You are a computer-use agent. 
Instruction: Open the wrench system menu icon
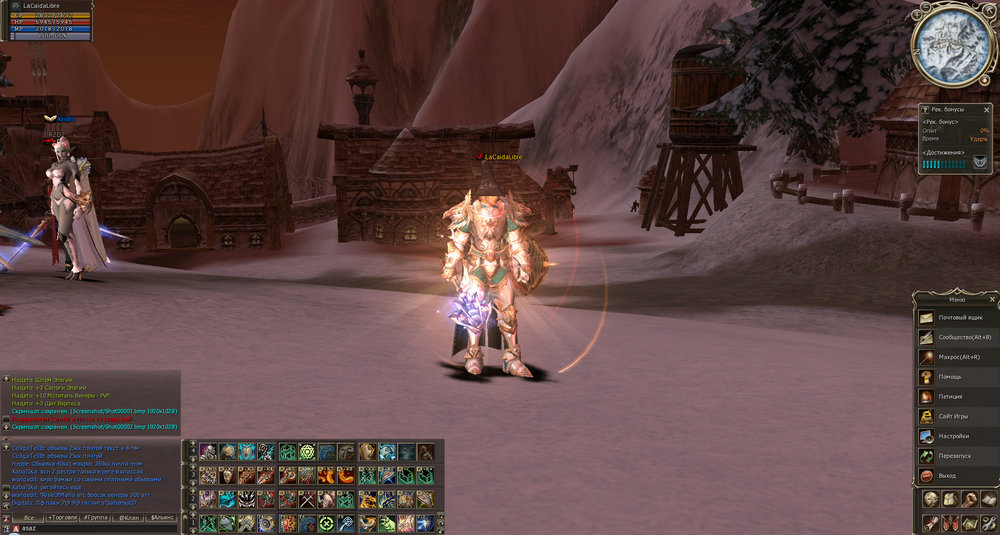[990, 523]
